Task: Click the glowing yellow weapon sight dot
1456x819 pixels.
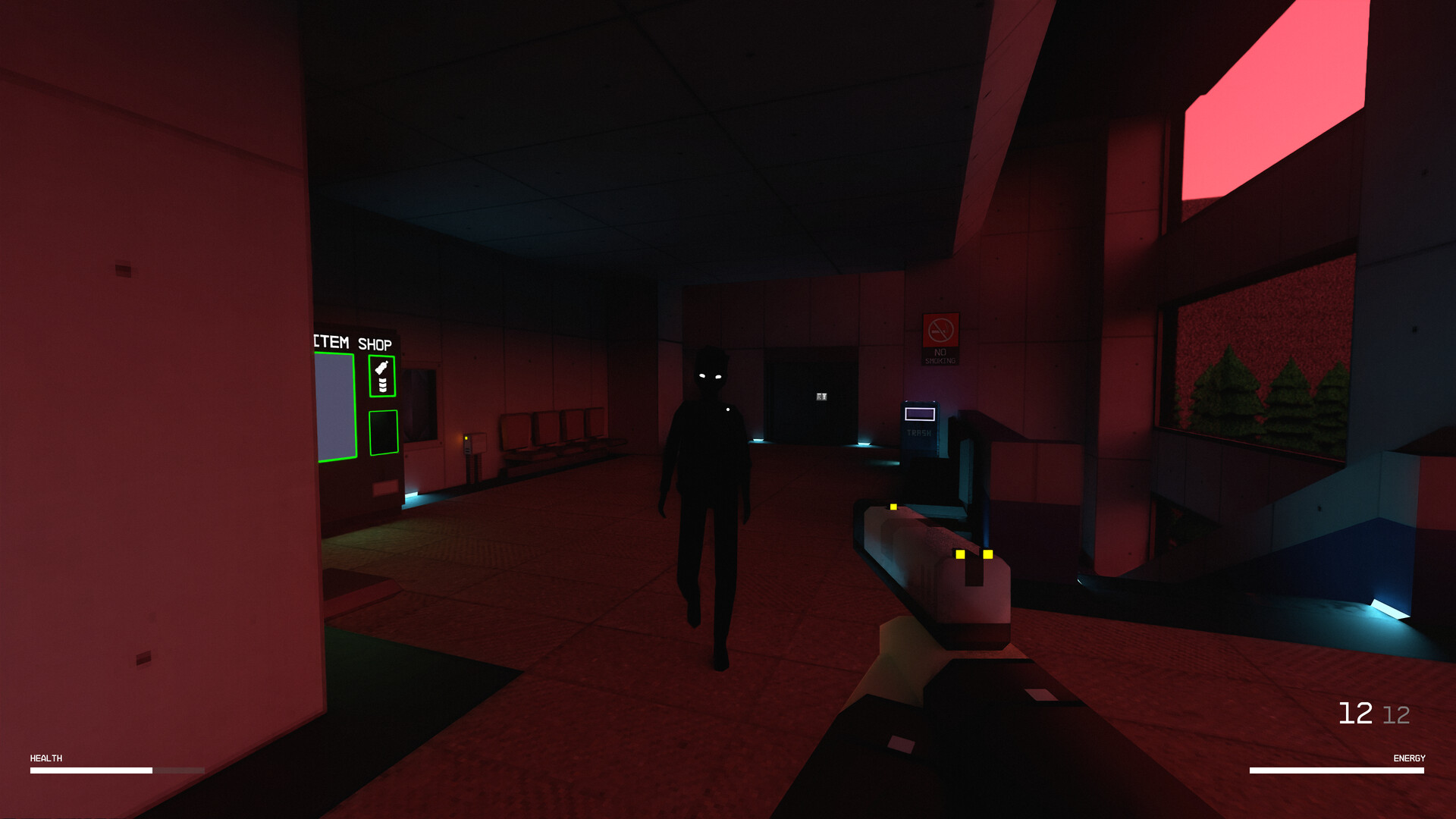Action: (x=892, y=505)
